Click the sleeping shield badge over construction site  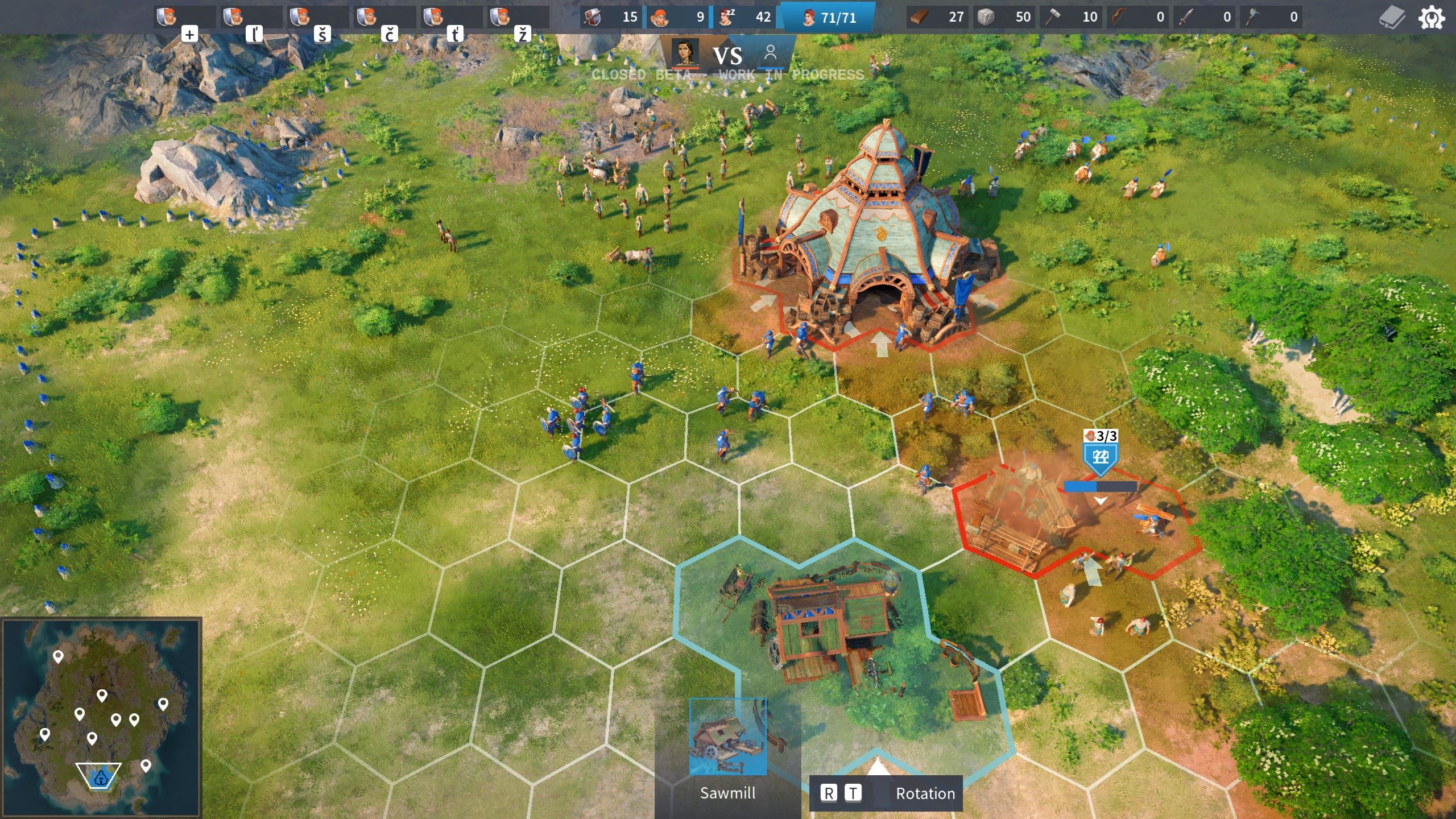click(x=1101, y=457)
